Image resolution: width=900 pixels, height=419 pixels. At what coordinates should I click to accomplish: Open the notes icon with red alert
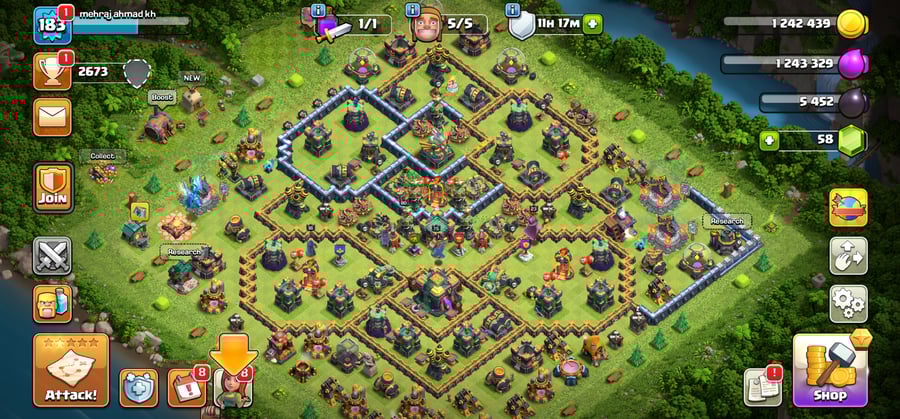tap(763, 387)
